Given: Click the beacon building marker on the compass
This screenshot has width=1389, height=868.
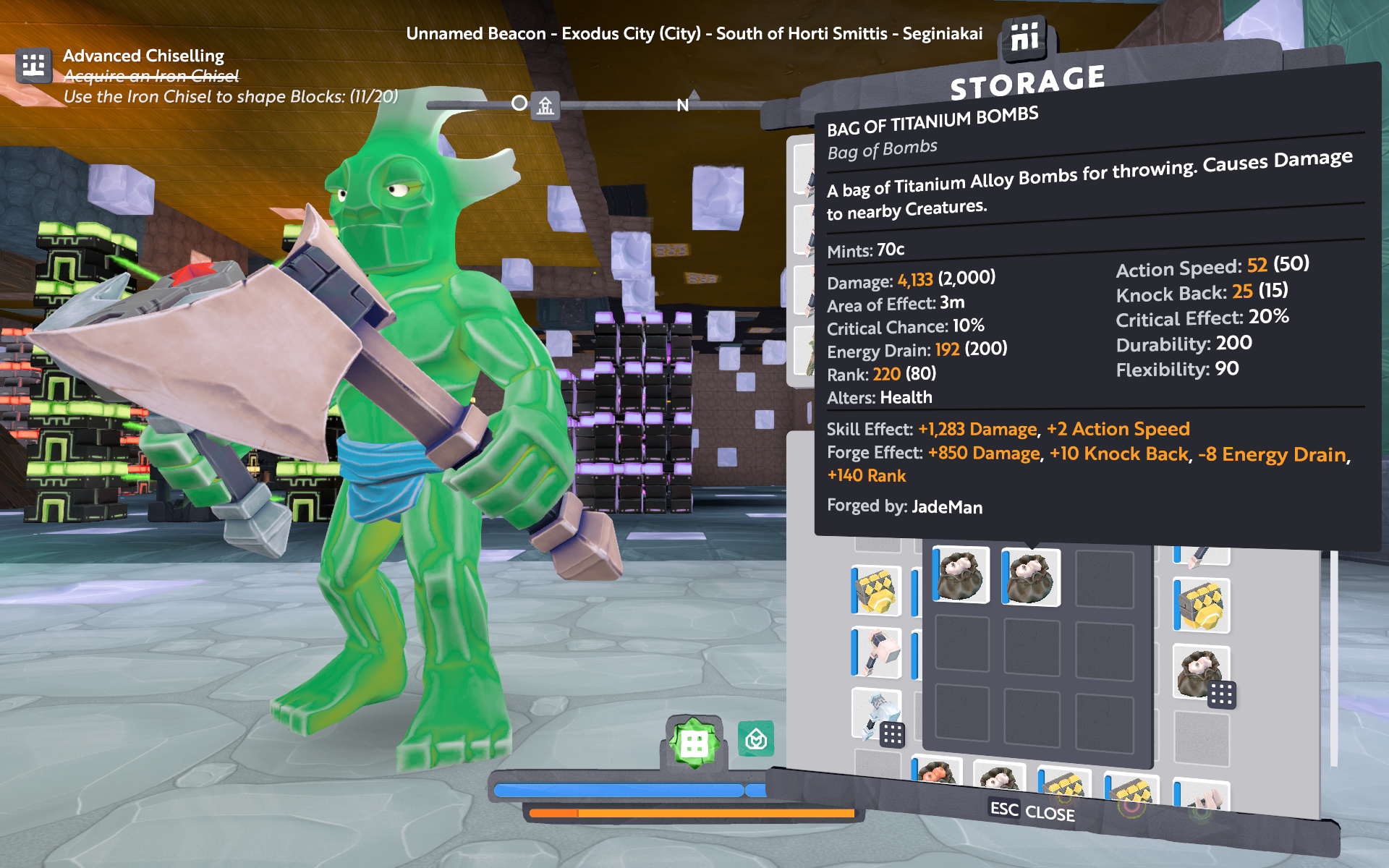Looking at the screenshot, I should 545,106.
